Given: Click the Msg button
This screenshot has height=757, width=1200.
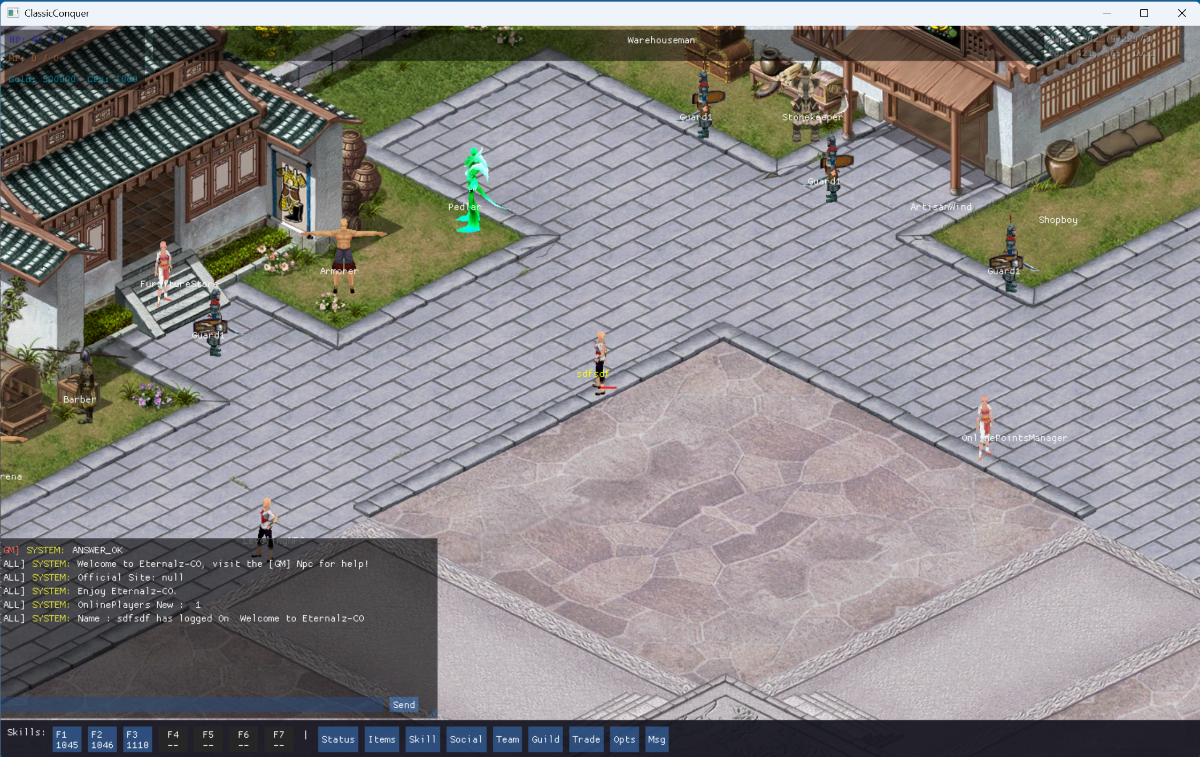Looking at the screenshot, I should (656, 740).
